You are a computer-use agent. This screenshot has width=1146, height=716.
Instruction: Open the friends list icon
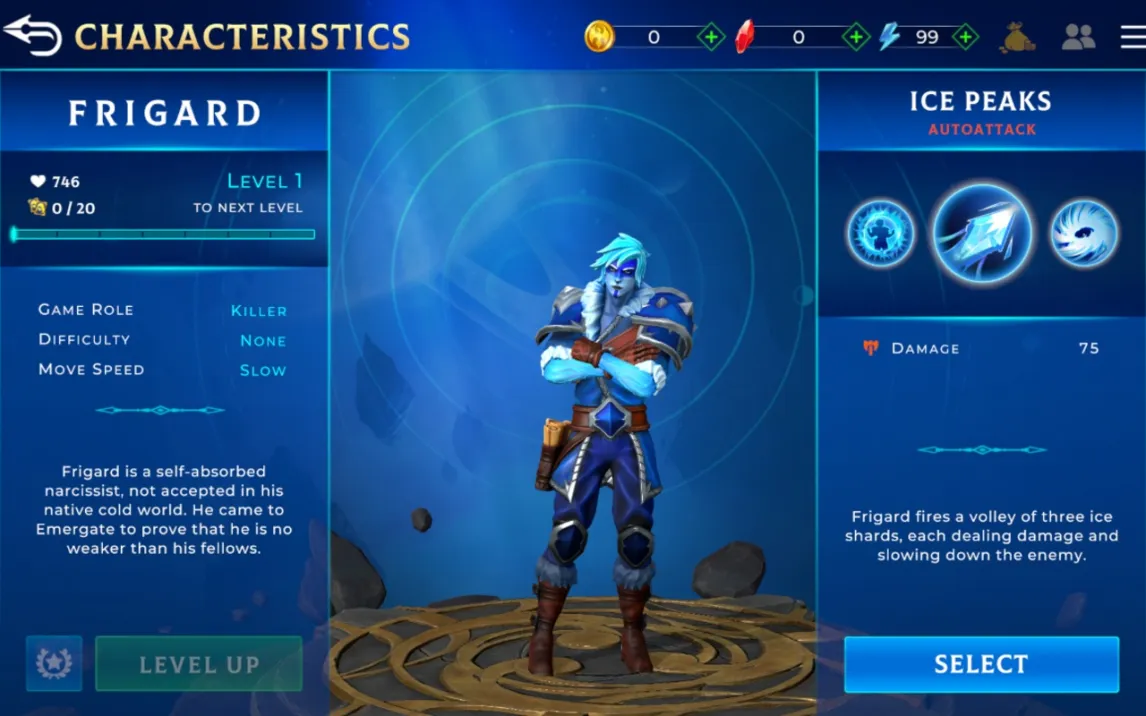(1078, 37)
